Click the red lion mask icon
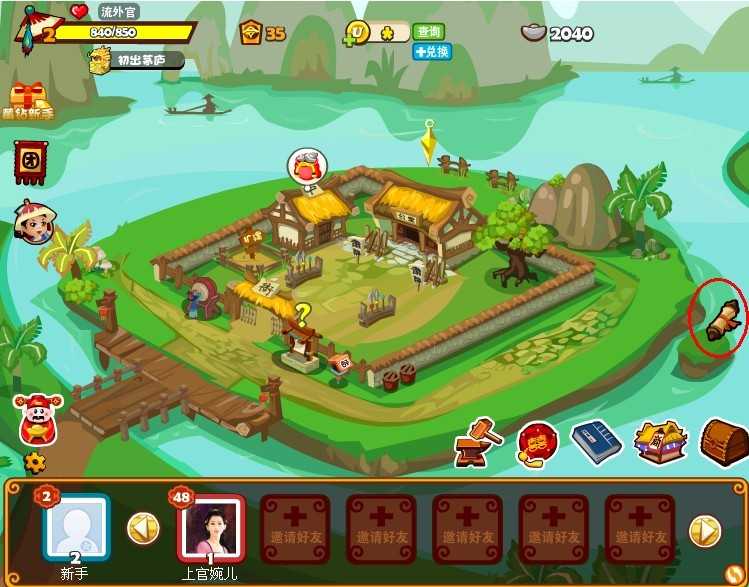 point(537,443)
